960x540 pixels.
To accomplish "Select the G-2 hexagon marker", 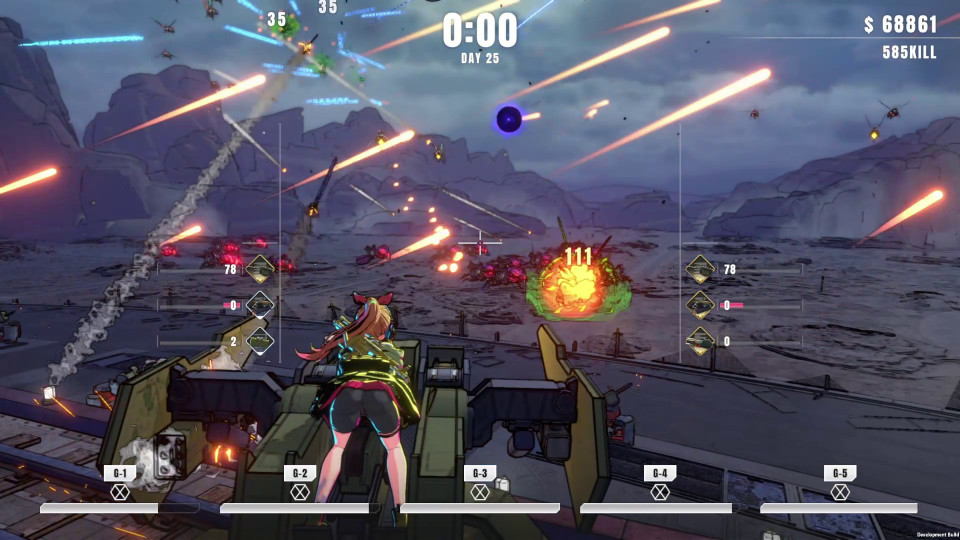I will [x=300, y=492].
